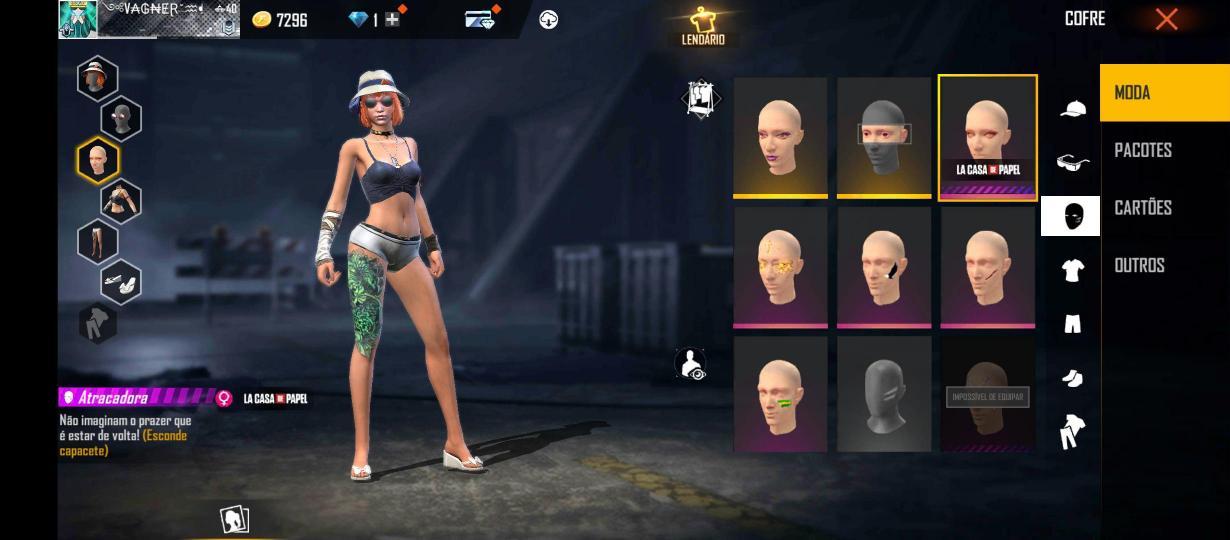This screenshot has height=540, width=1230.
Task: Open the t-shirt tops category
Action: (x=1072, y=270)
